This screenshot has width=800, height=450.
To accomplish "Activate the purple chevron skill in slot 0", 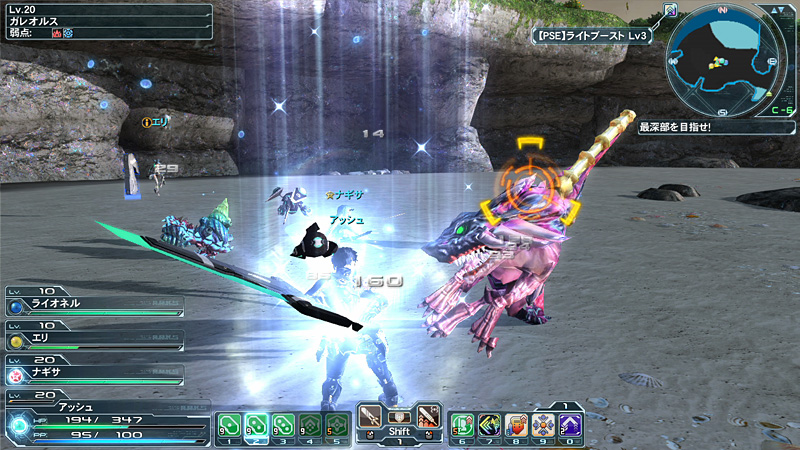I will pyautogui.click(x=570, y=425).
